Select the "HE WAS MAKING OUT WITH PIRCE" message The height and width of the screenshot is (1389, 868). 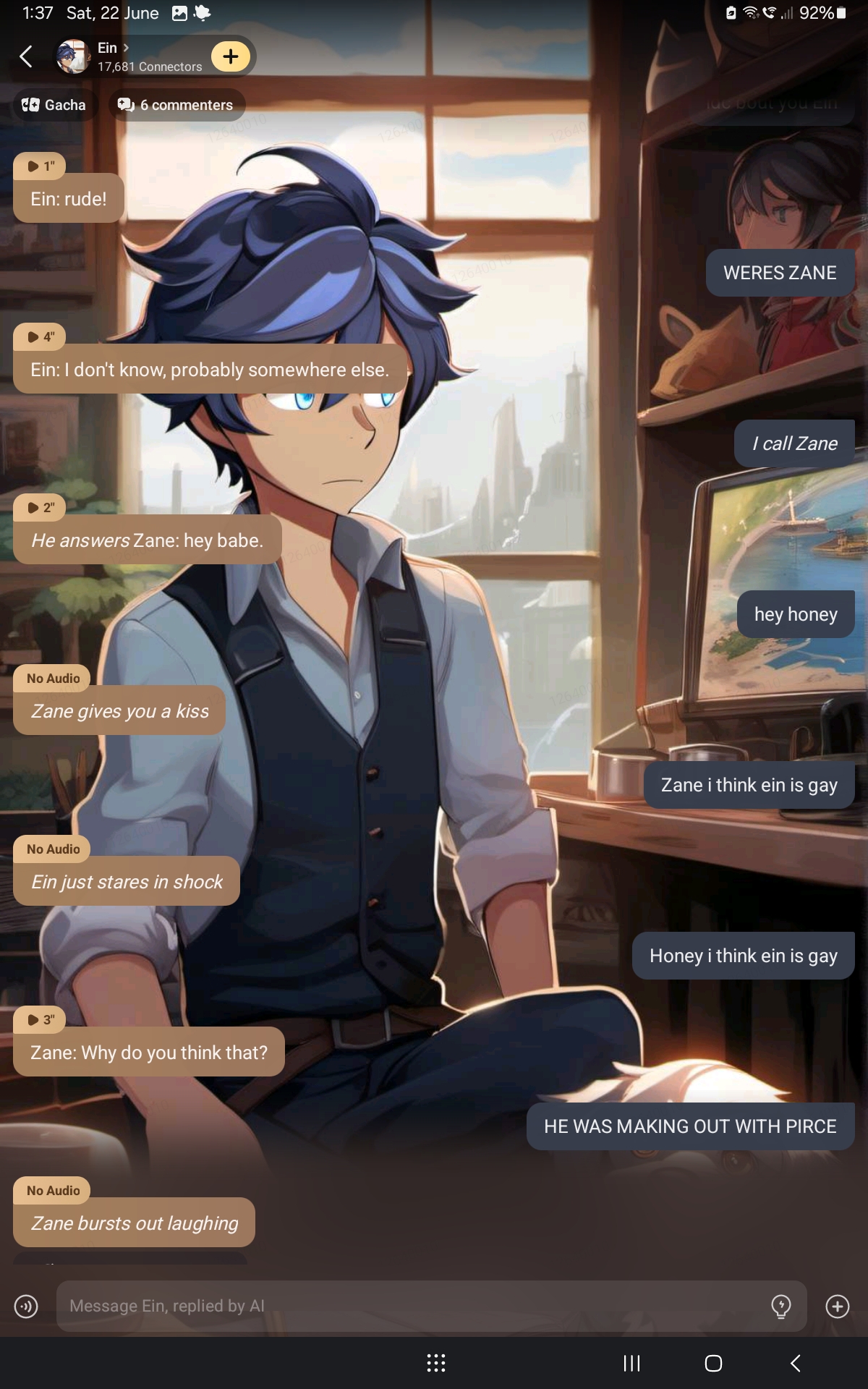point(690,1126)
